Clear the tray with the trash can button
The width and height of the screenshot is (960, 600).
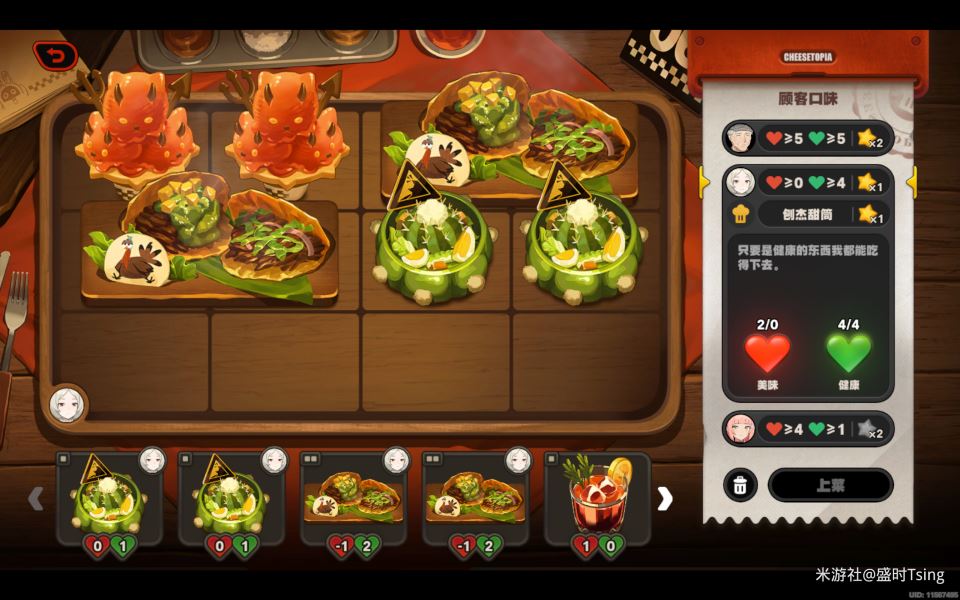pos(740,485)
